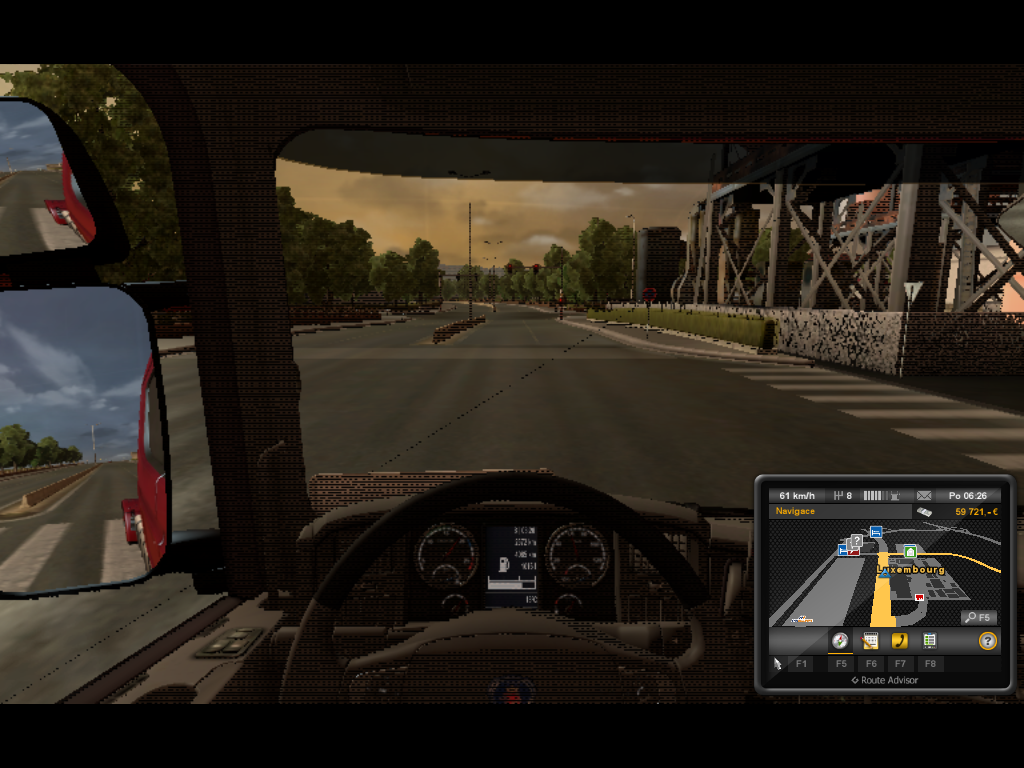Open the compass navigation tab

(840, 641)
